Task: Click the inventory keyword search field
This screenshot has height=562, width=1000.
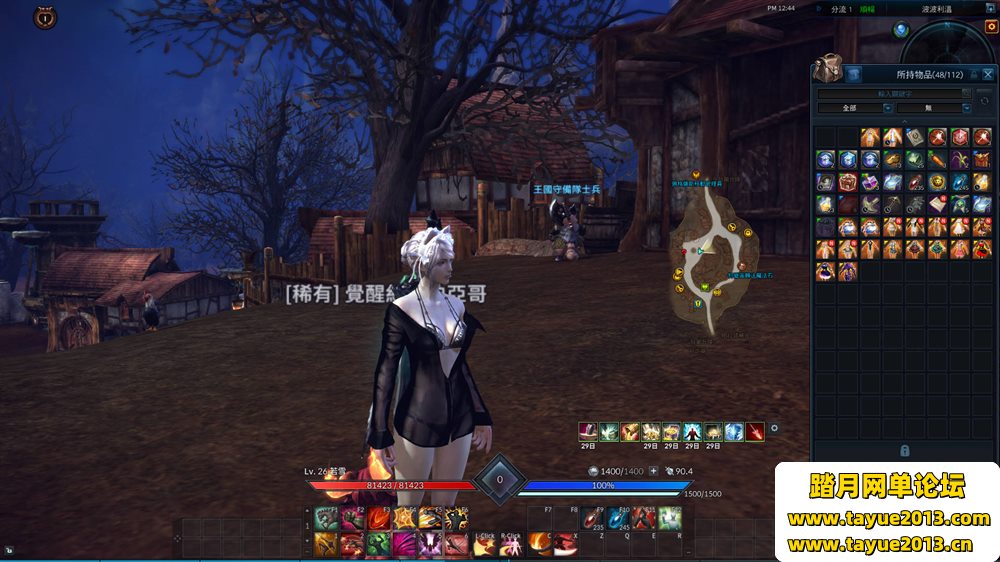Action: click(x=894, y=94)
